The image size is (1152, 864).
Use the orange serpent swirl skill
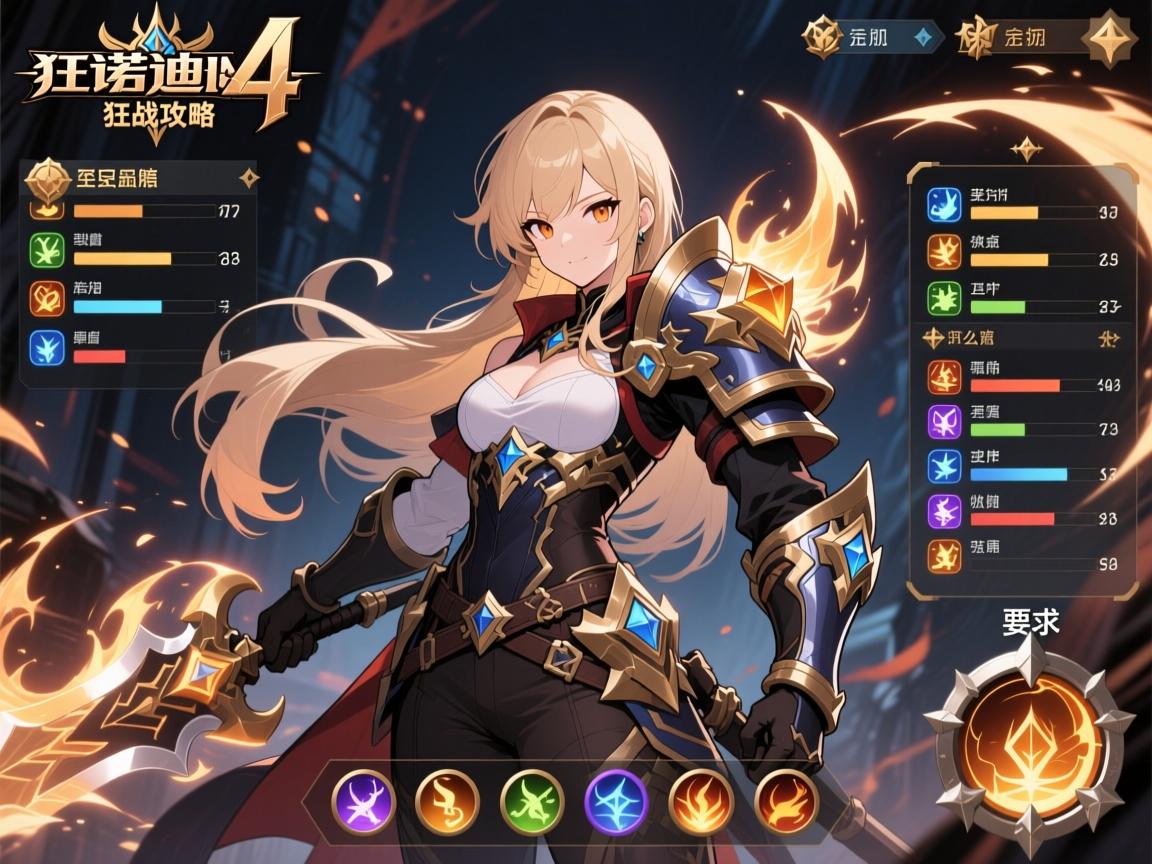pyautogui.click(x=448, y=800)
